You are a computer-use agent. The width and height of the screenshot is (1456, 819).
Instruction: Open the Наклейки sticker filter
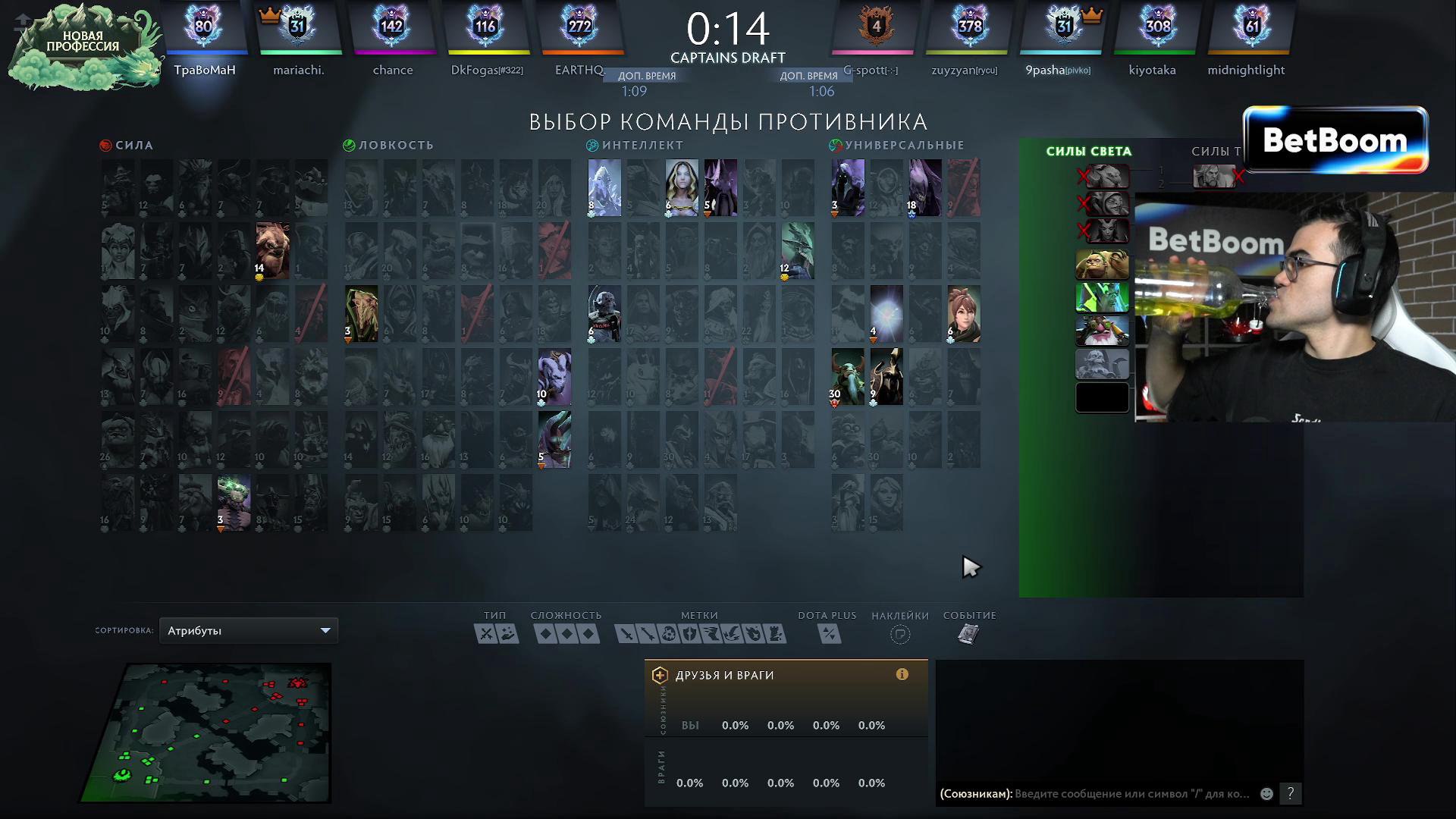(x=899, y=634)
